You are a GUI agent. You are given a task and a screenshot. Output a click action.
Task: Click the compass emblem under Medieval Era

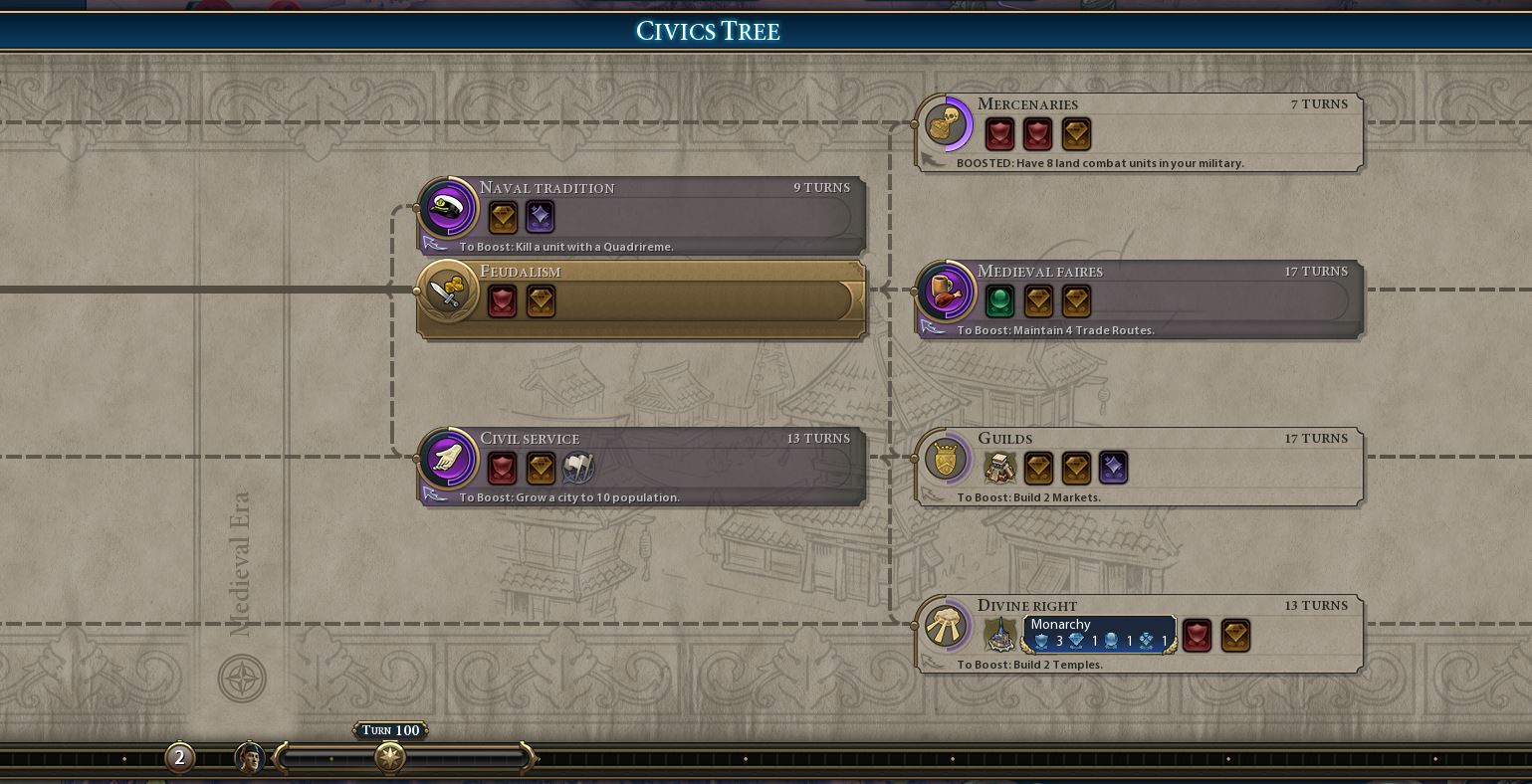pyautogui.click(x=242, y=680)
